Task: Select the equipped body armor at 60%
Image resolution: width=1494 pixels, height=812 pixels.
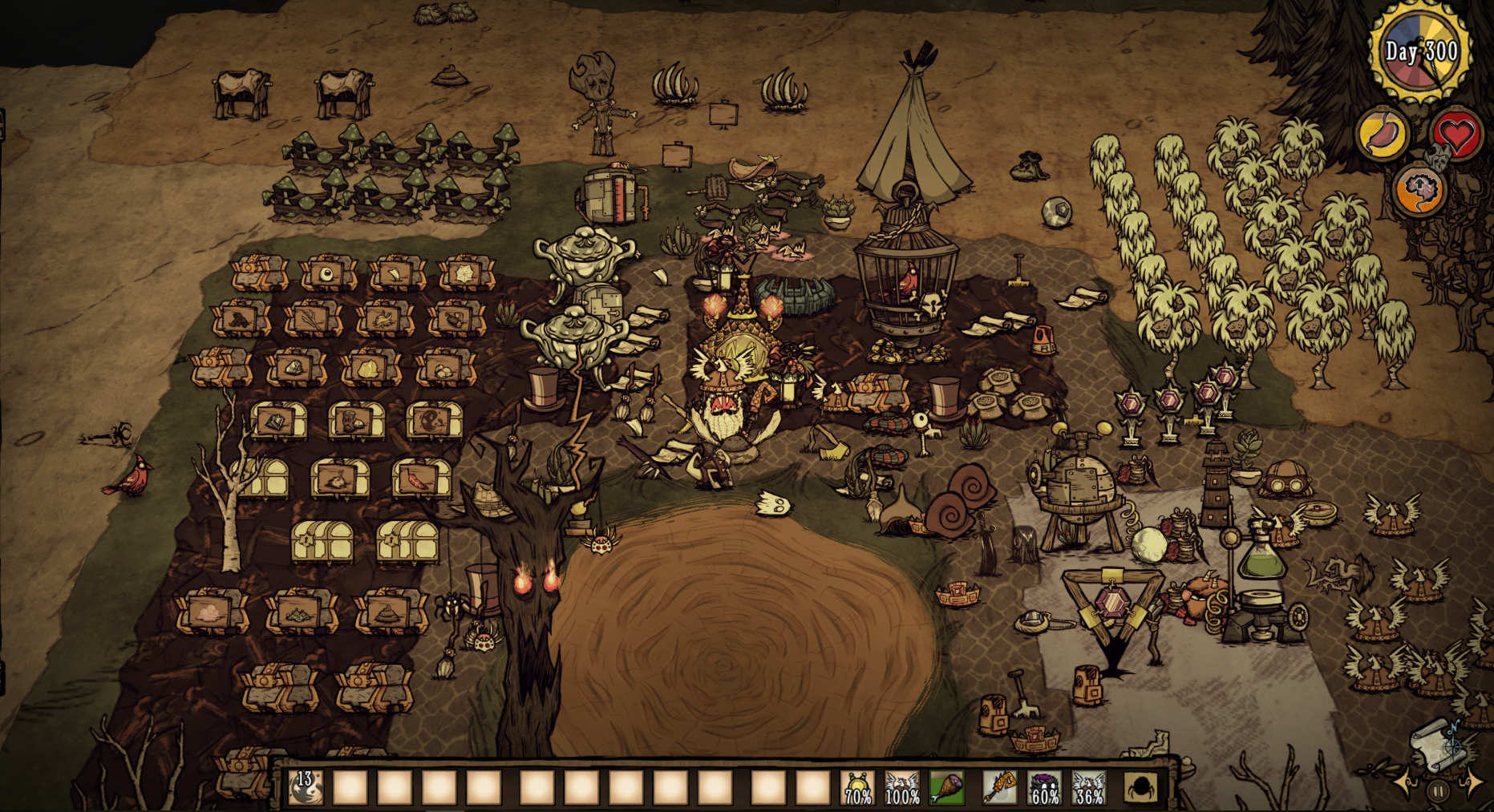Action: click(x=1044, y=787)
